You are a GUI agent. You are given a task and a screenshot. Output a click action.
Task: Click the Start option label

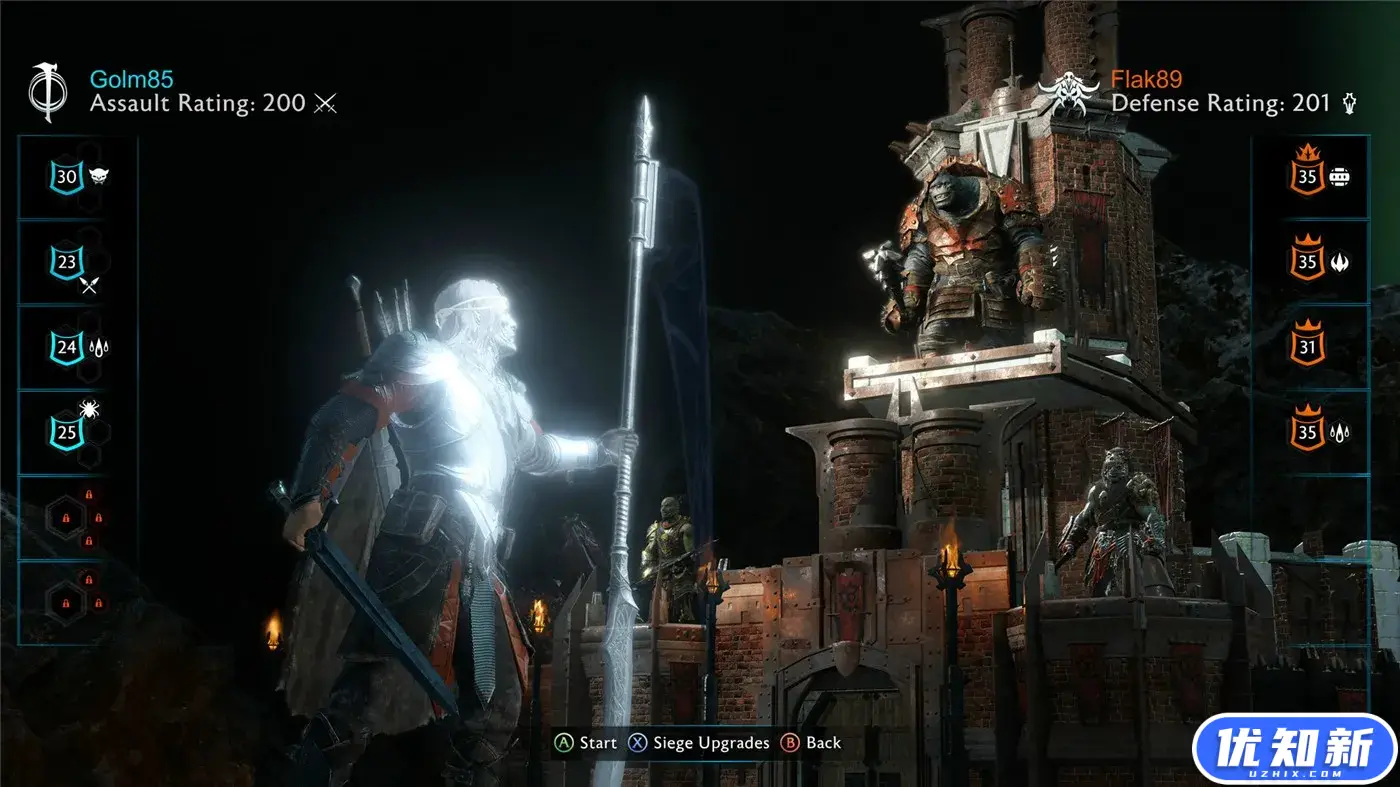[597, 743]
